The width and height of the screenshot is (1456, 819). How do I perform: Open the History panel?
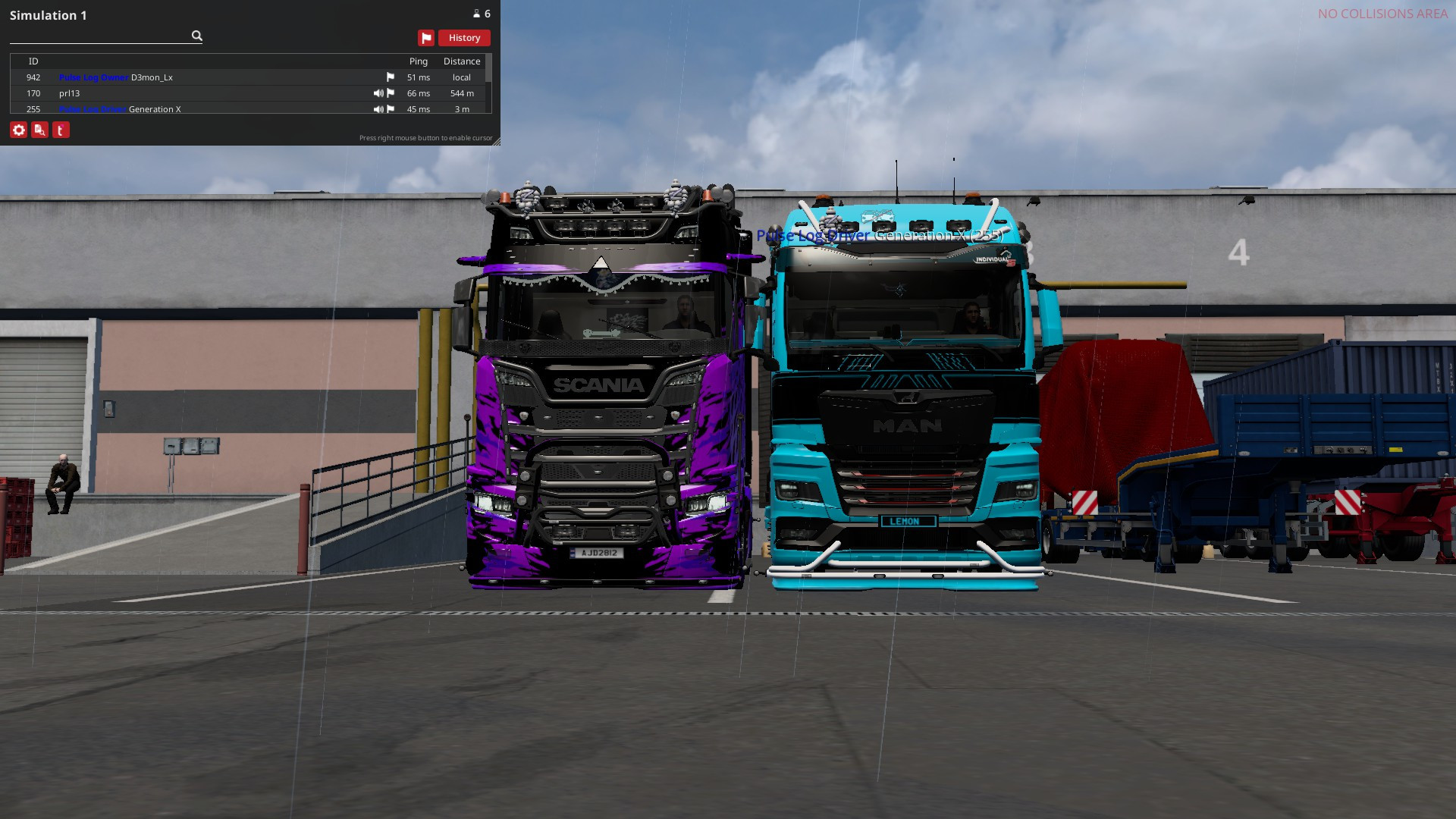tap(463, 37)
